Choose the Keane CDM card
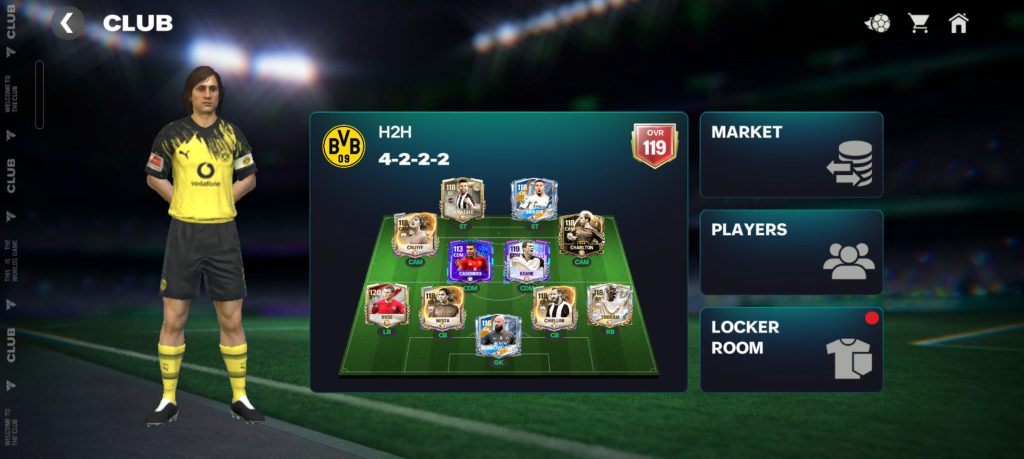 pos(527,261)
